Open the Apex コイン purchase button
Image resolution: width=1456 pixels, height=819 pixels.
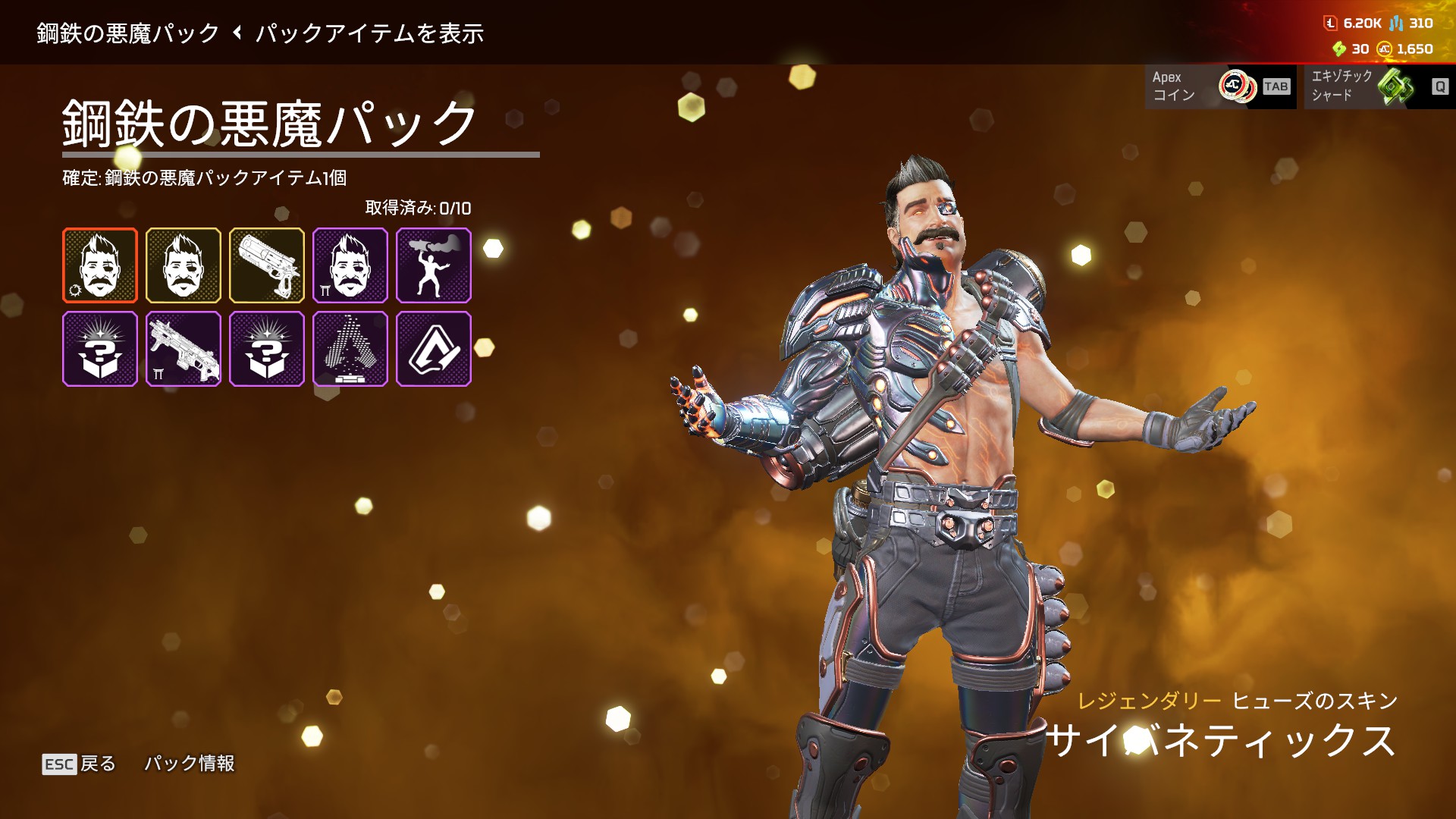tap(1220, 86)
